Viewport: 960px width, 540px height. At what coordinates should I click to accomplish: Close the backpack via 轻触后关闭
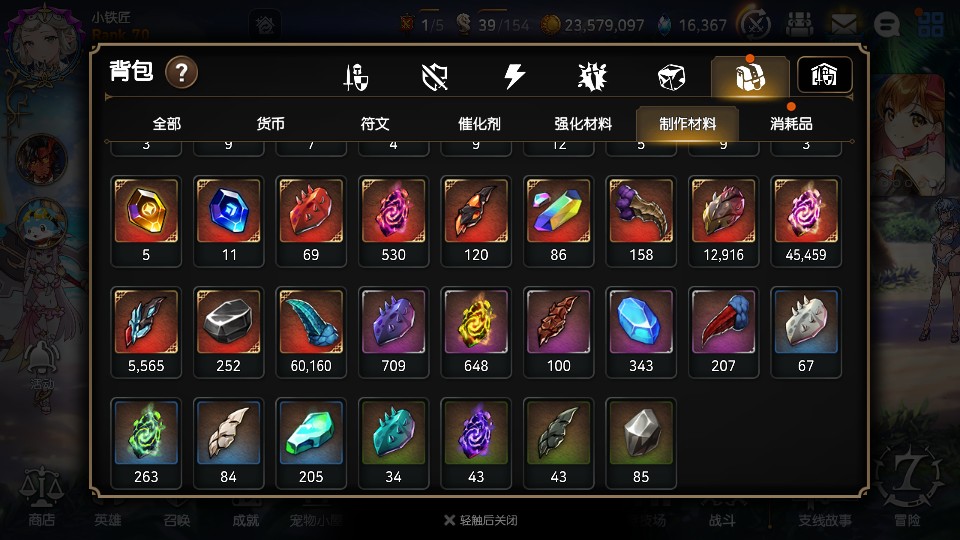(480, 520)
